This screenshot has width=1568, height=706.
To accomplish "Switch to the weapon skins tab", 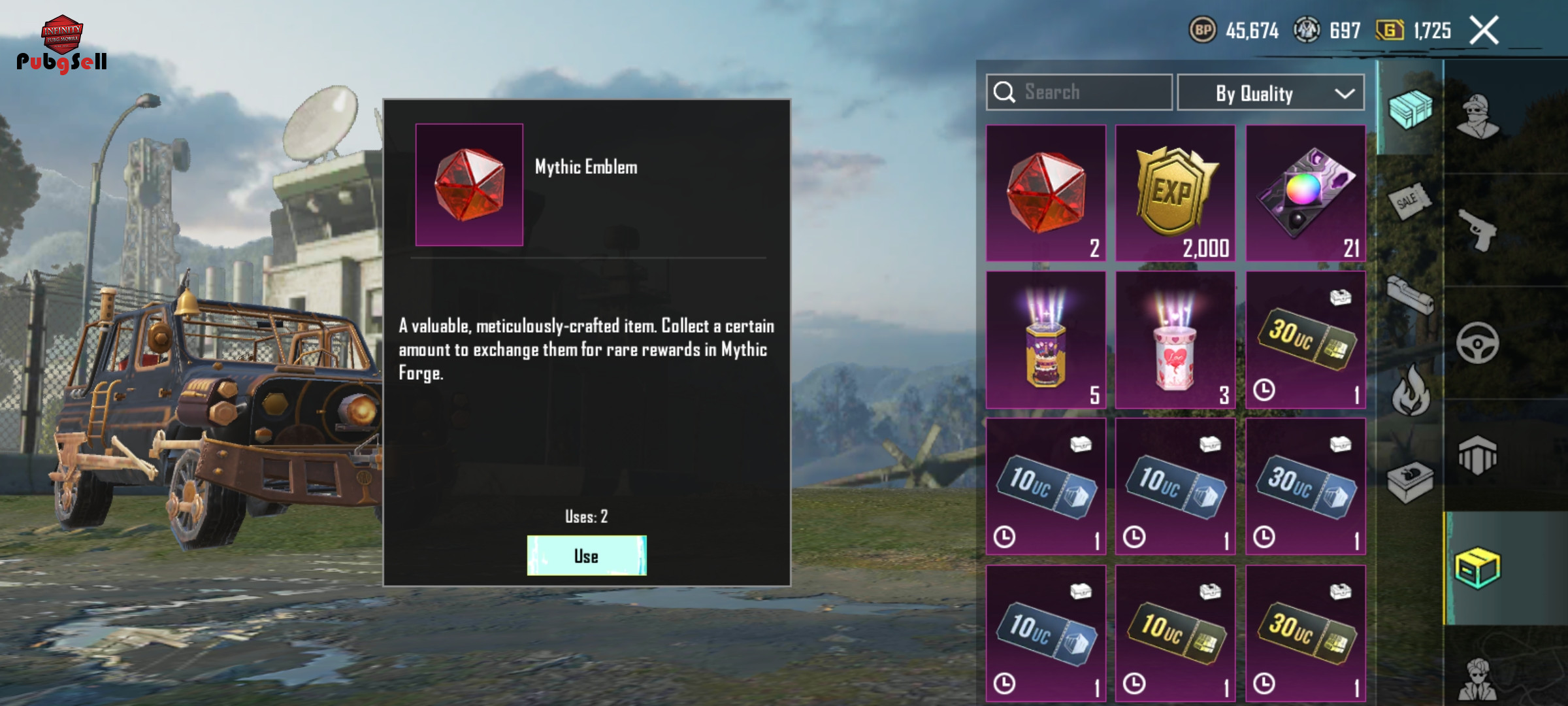I will click(1478, 230).
